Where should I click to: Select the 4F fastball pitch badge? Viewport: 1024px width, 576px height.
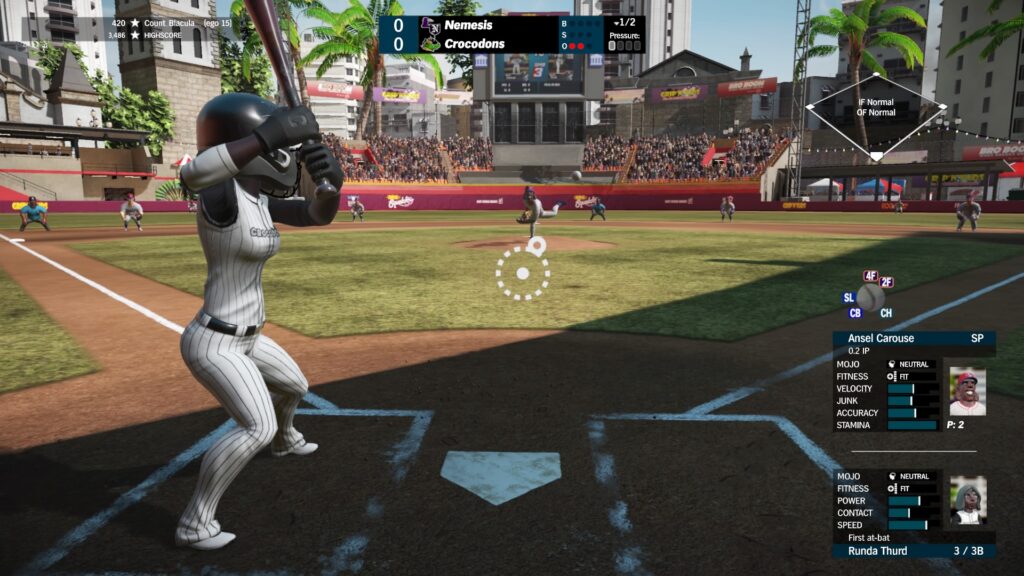(870, 276)
